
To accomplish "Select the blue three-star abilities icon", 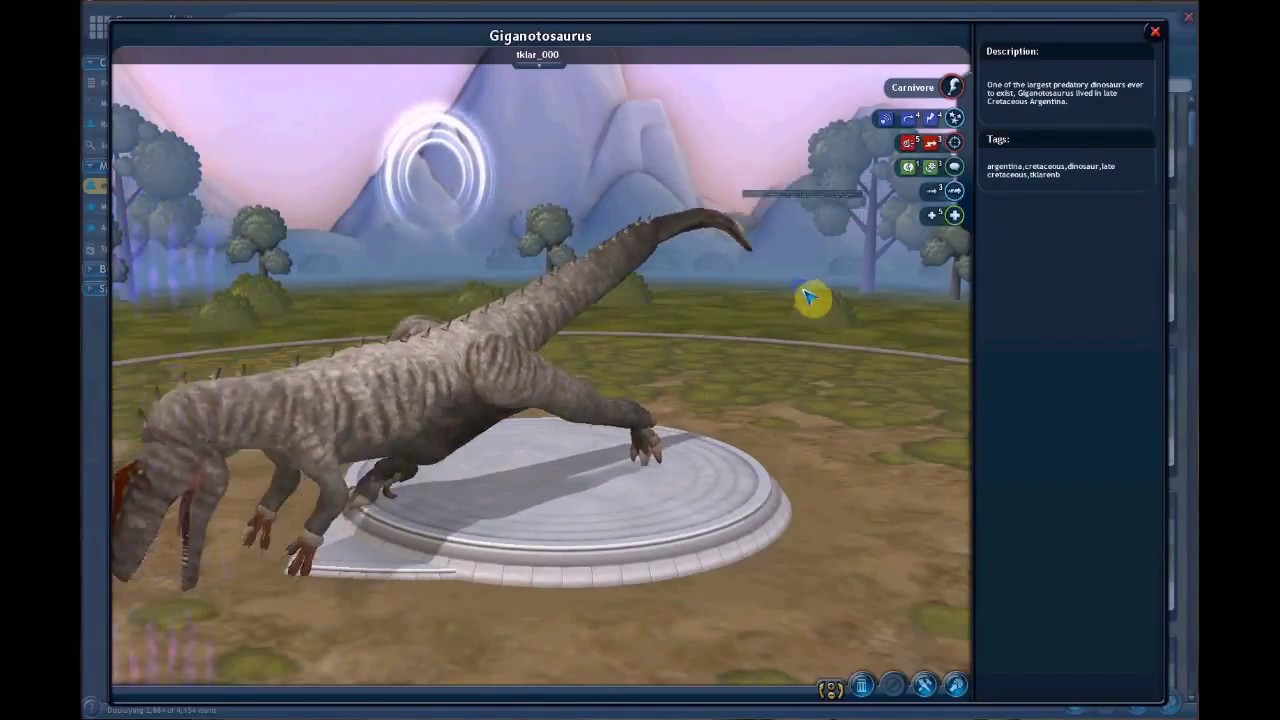I will 954,118.
